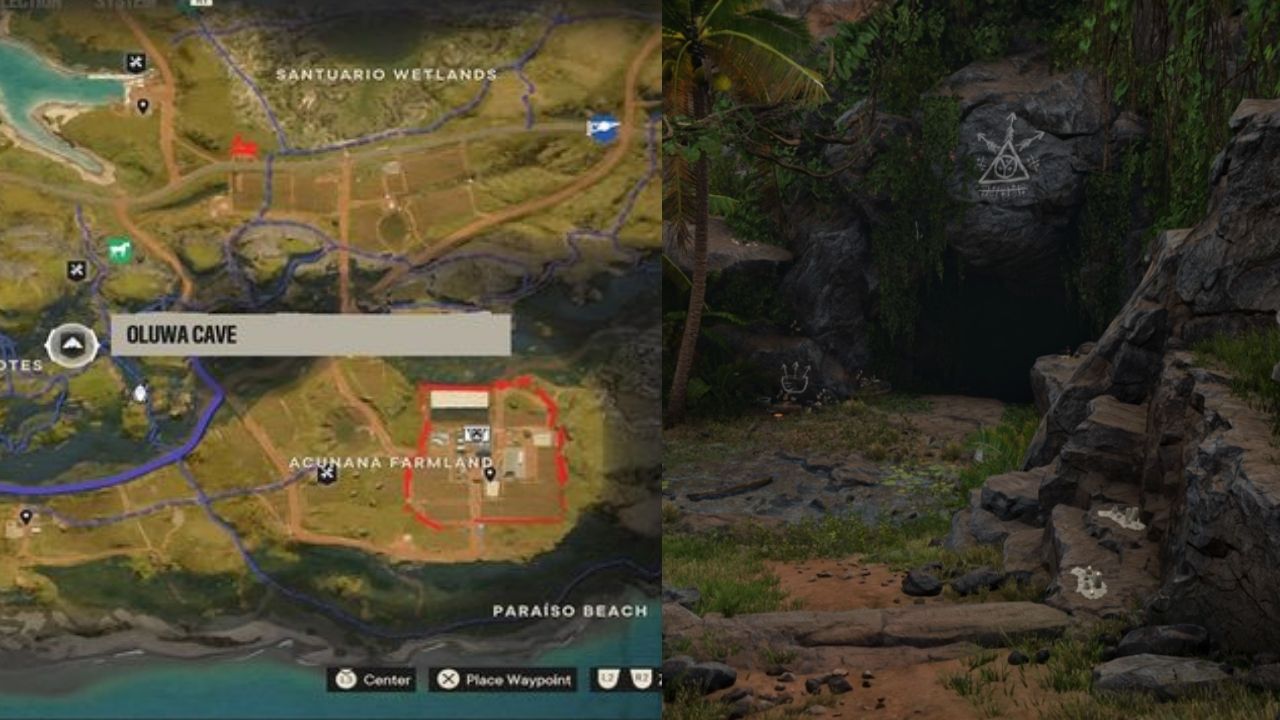The width and height of the screenshot is (1280, 720).
Task: Select the blue helicopter map marker
Action: (x=603, y=128)
